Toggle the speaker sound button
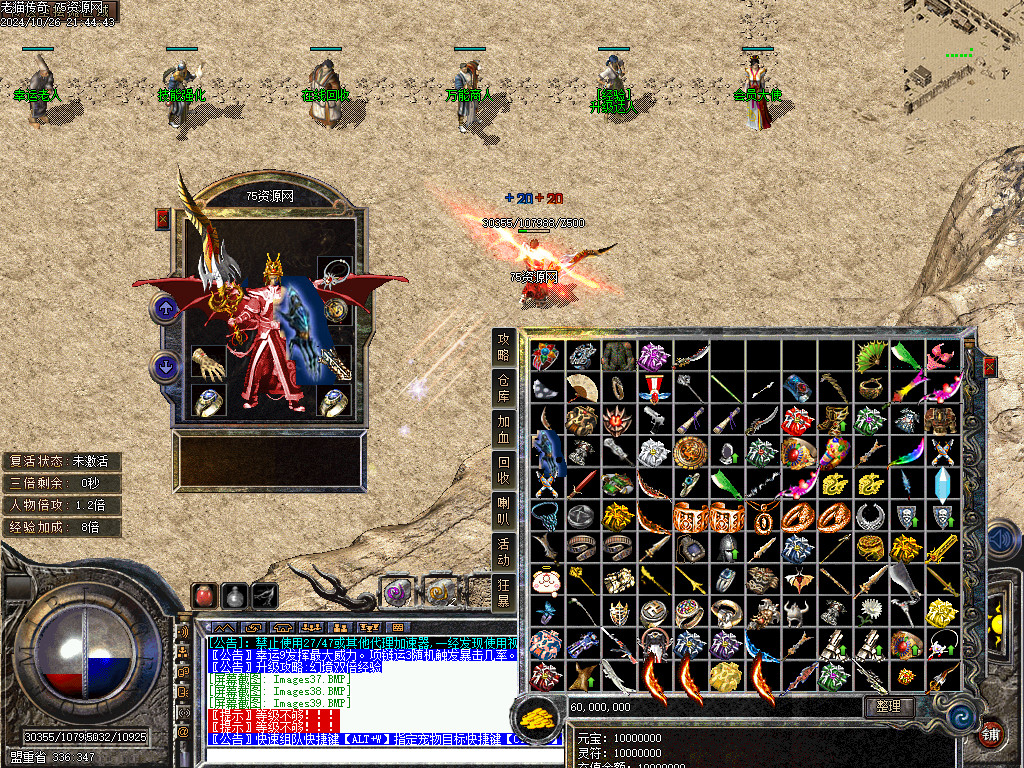 click(x=183, y=632)
